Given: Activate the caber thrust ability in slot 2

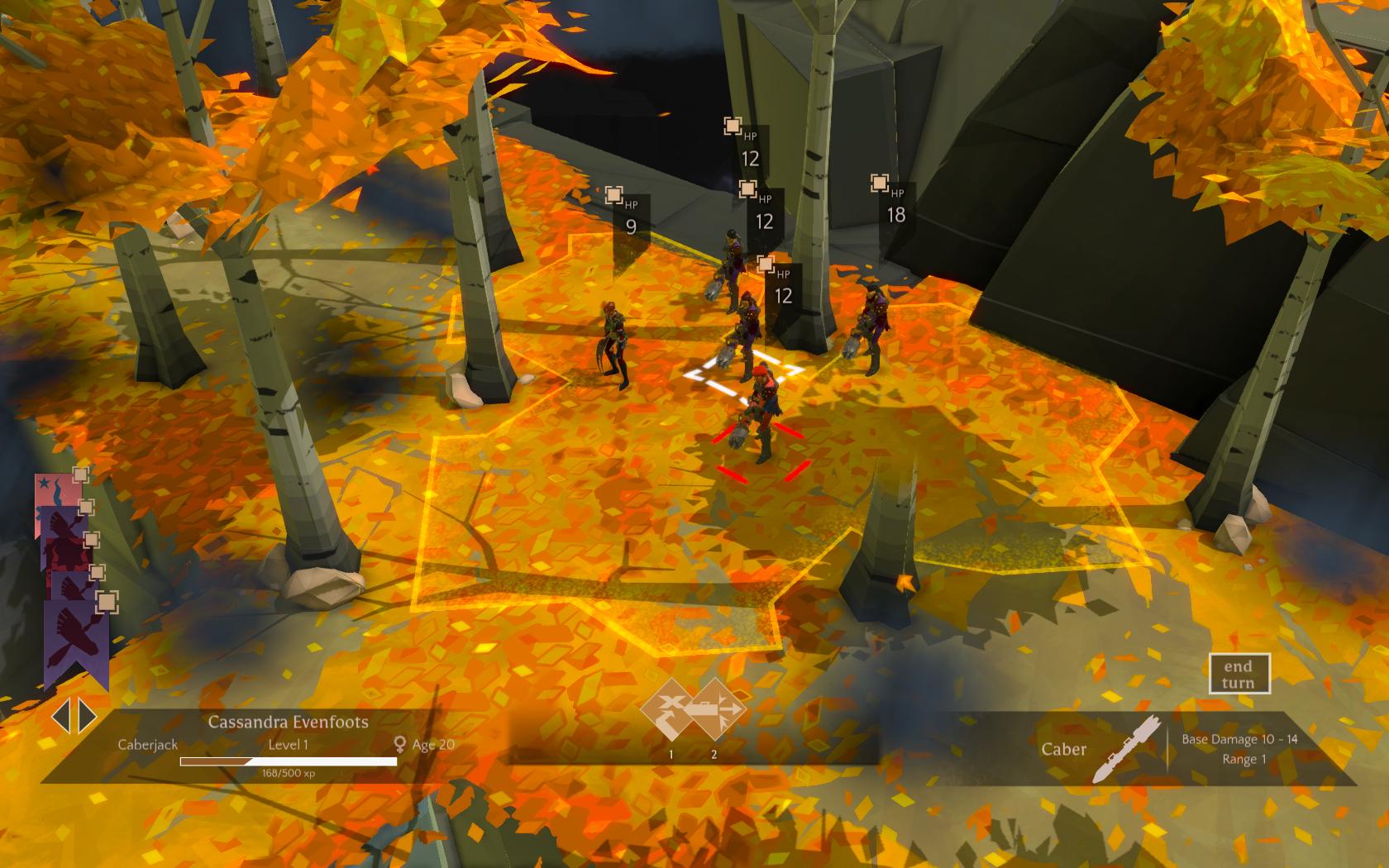Looking at the screenshot, I should (x=714, y=709).
